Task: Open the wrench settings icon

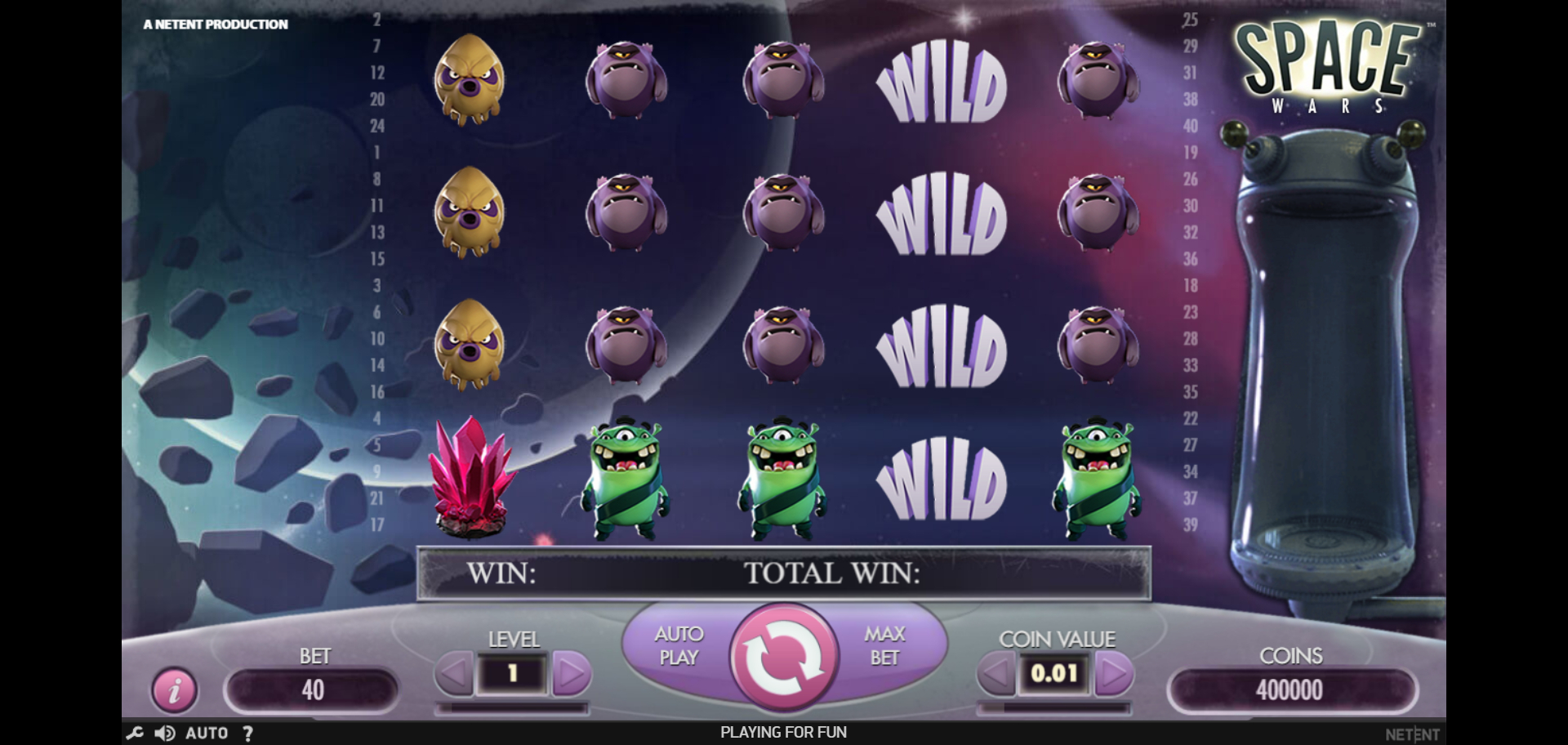Action: [135, 733]
